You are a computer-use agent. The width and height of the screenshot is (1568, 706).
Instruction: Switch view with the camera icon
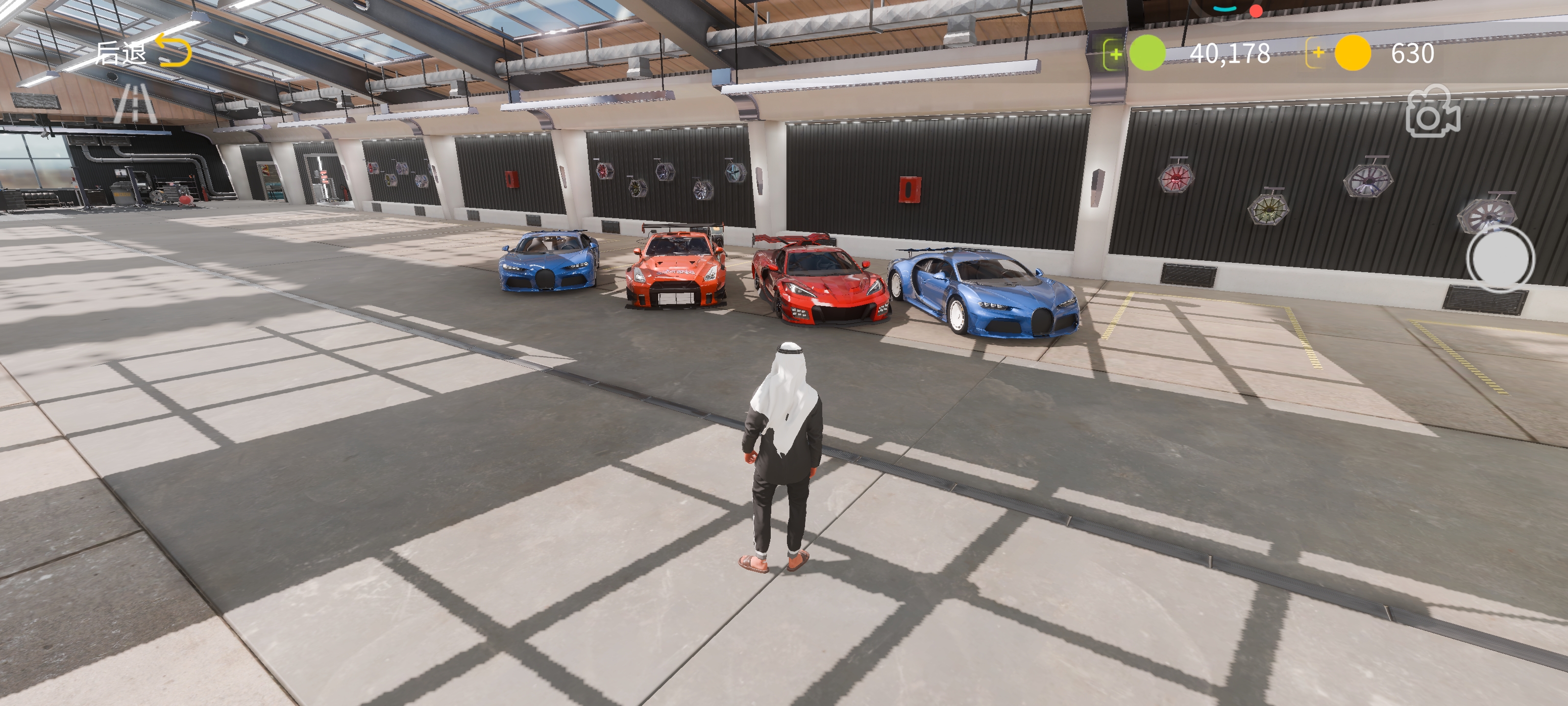(x=1432, y=112)
